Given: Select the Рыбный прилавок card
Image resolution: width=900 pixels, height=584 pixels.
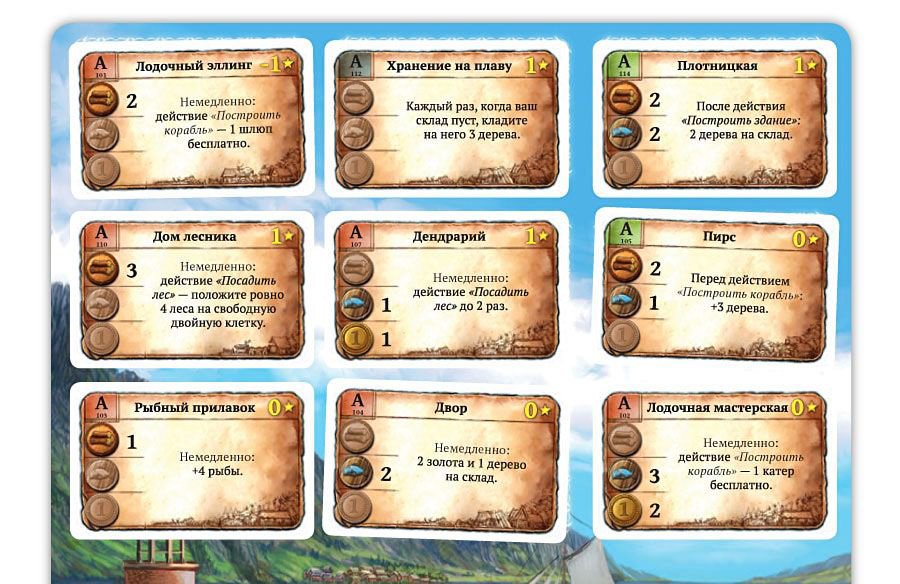Looking at the screenshot, I should [x=190, y=460].
